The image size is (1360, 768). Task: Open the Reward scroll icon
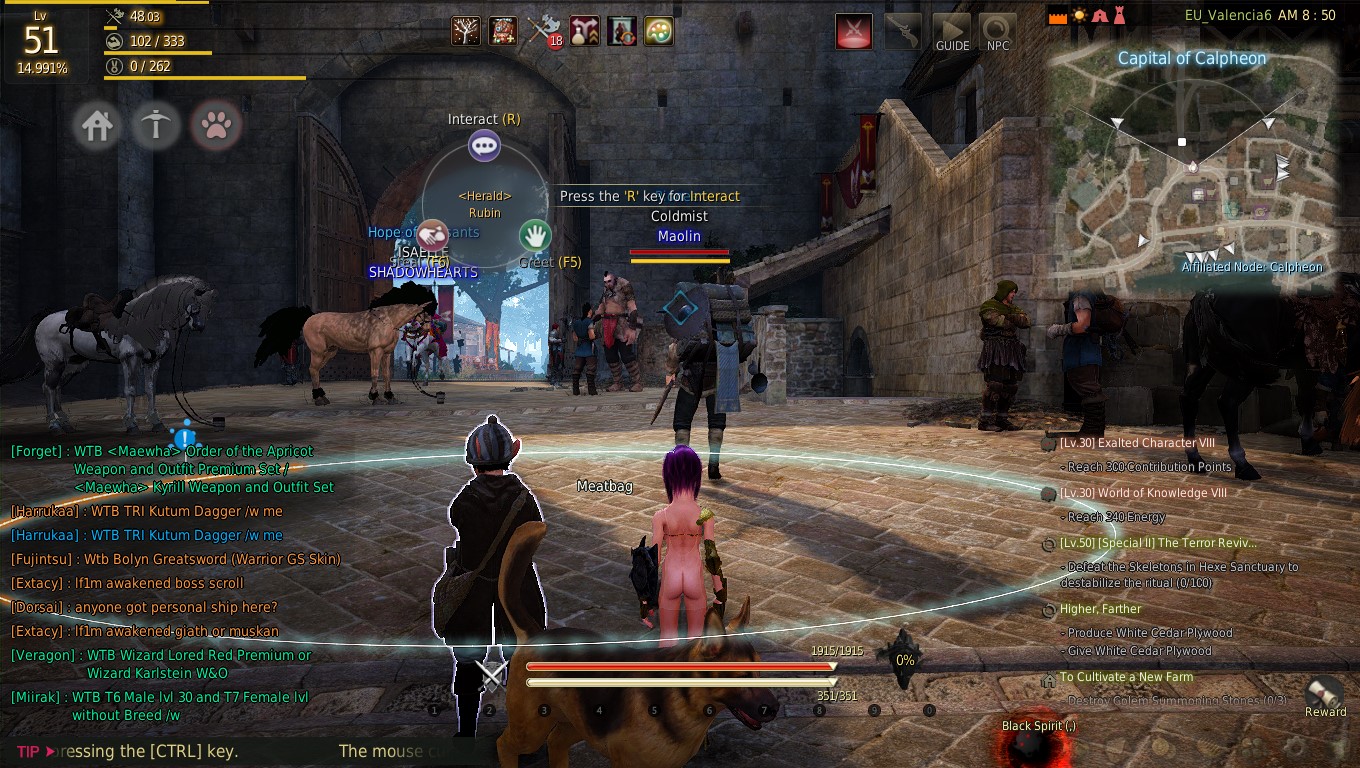point(1326,695)
